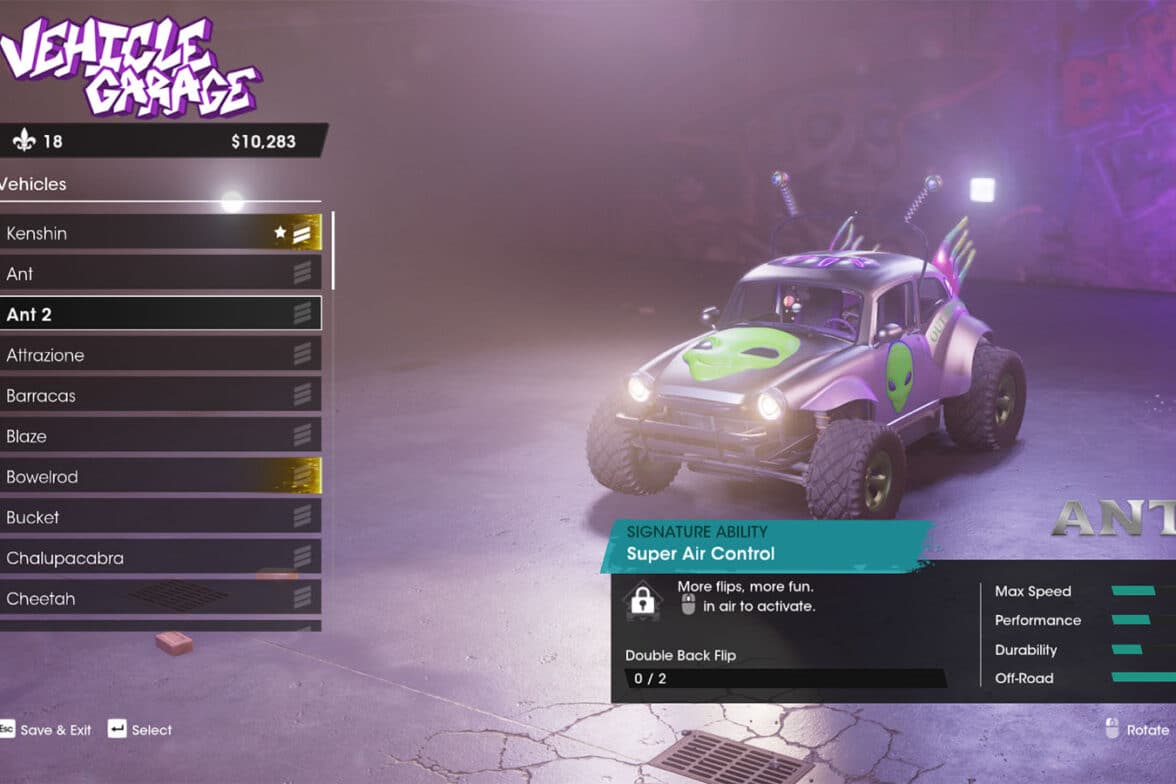Select the Chalupacabra vehicle
Image resolution: width=1176 pixels, height=784 pixels.
point(160,558)
